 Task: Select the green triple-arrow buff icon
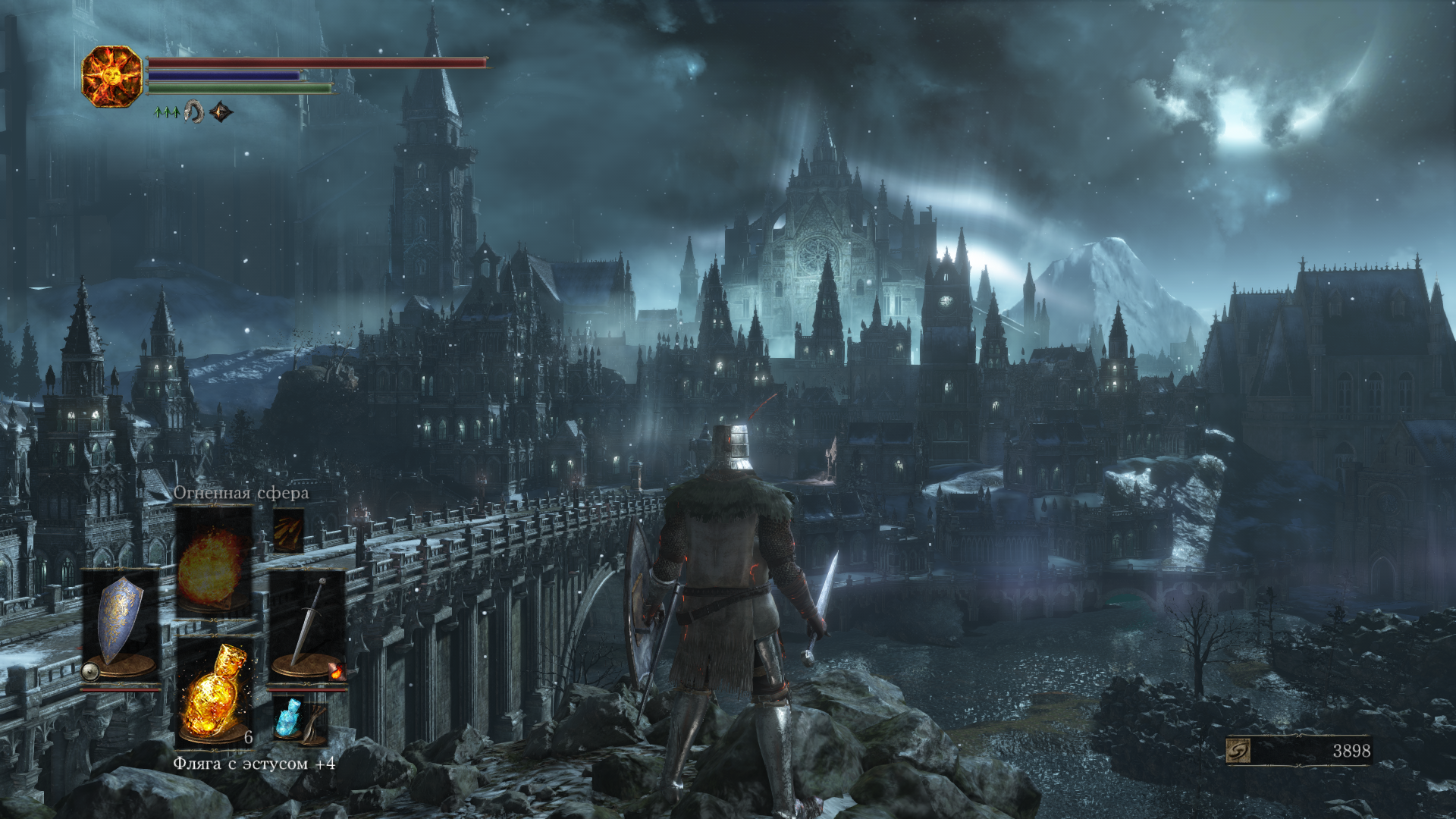[x=166, y=112]
